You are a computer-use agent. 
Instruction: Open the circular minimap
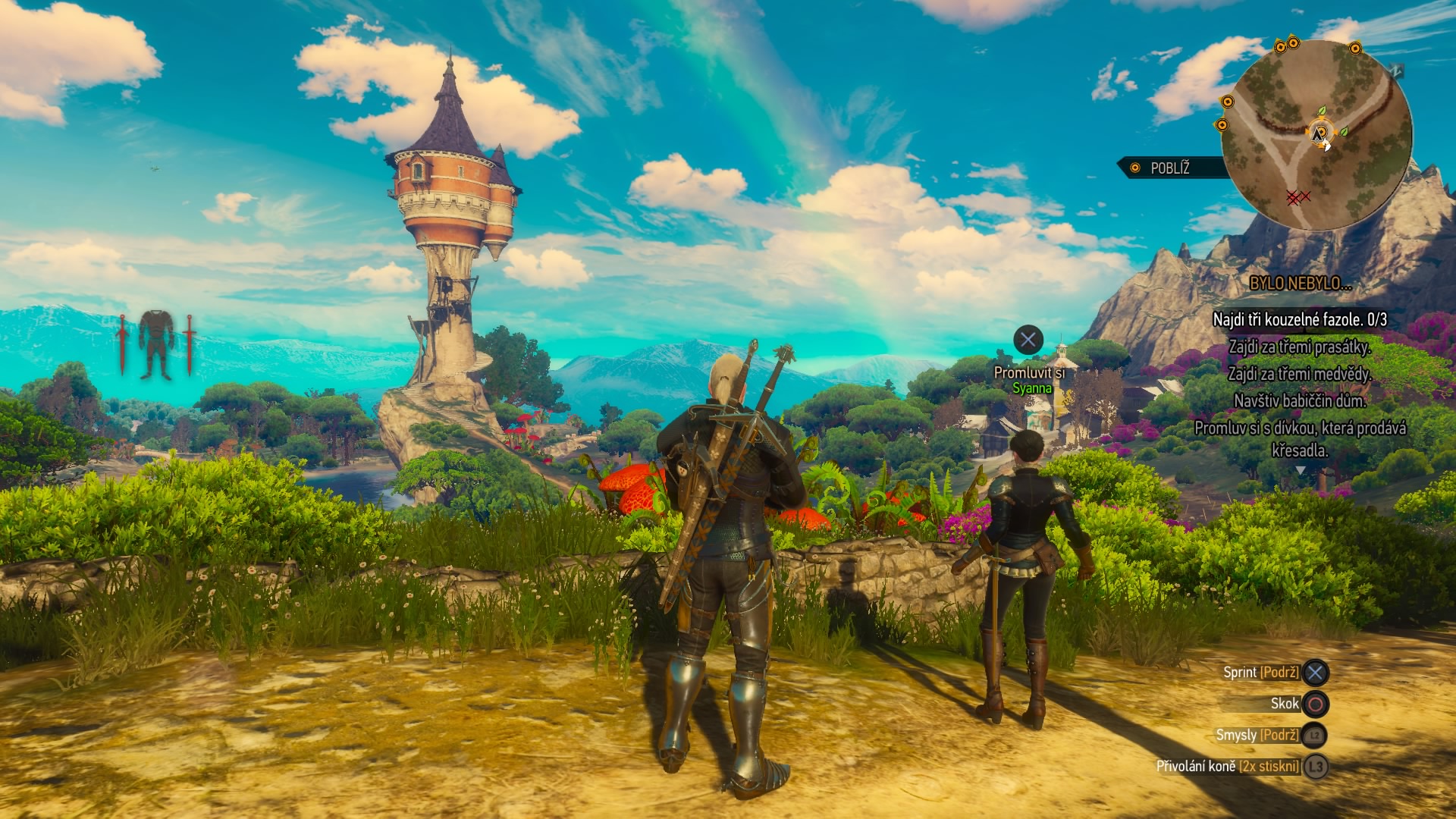tap(1316, 135)
